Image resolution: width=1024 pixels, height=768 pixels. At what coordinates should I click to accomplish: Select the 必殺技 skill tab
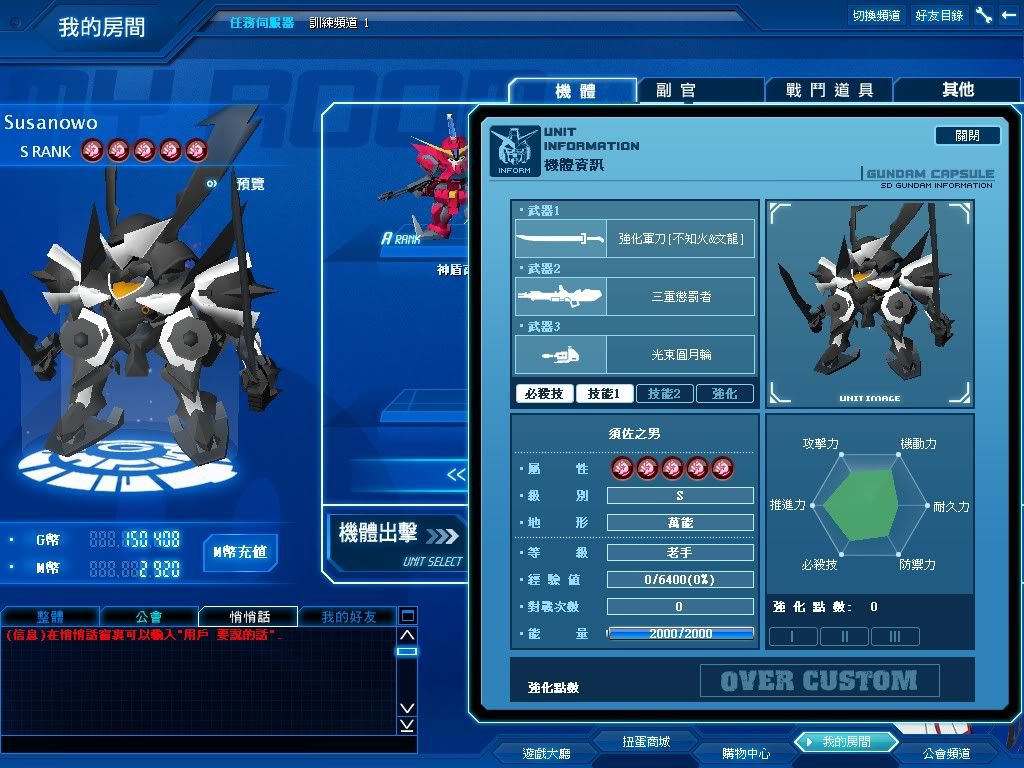[545, 394]
